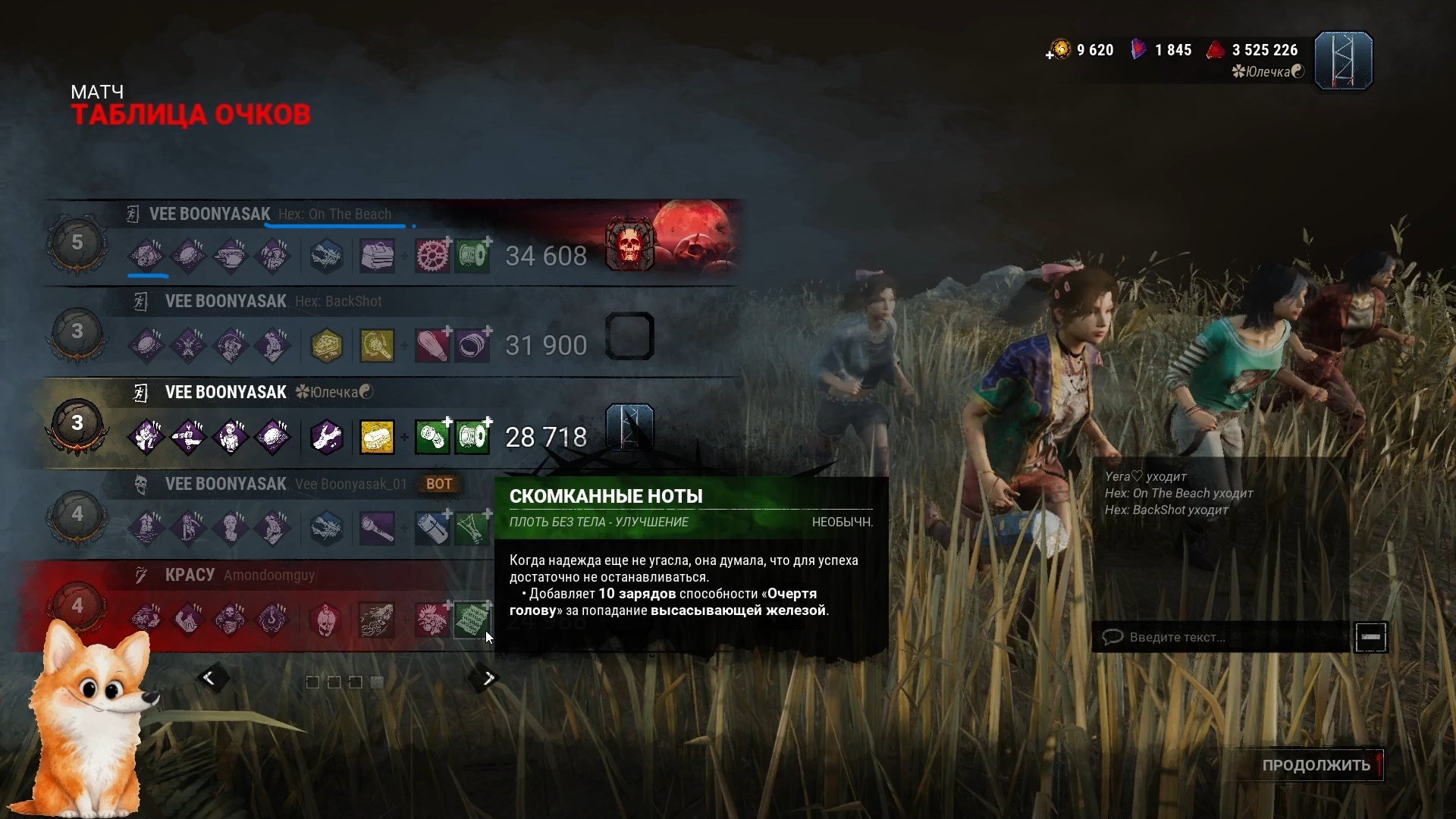Go to the previous scoreboard page arrow
1456x819 pixels.
pos(209,678)
